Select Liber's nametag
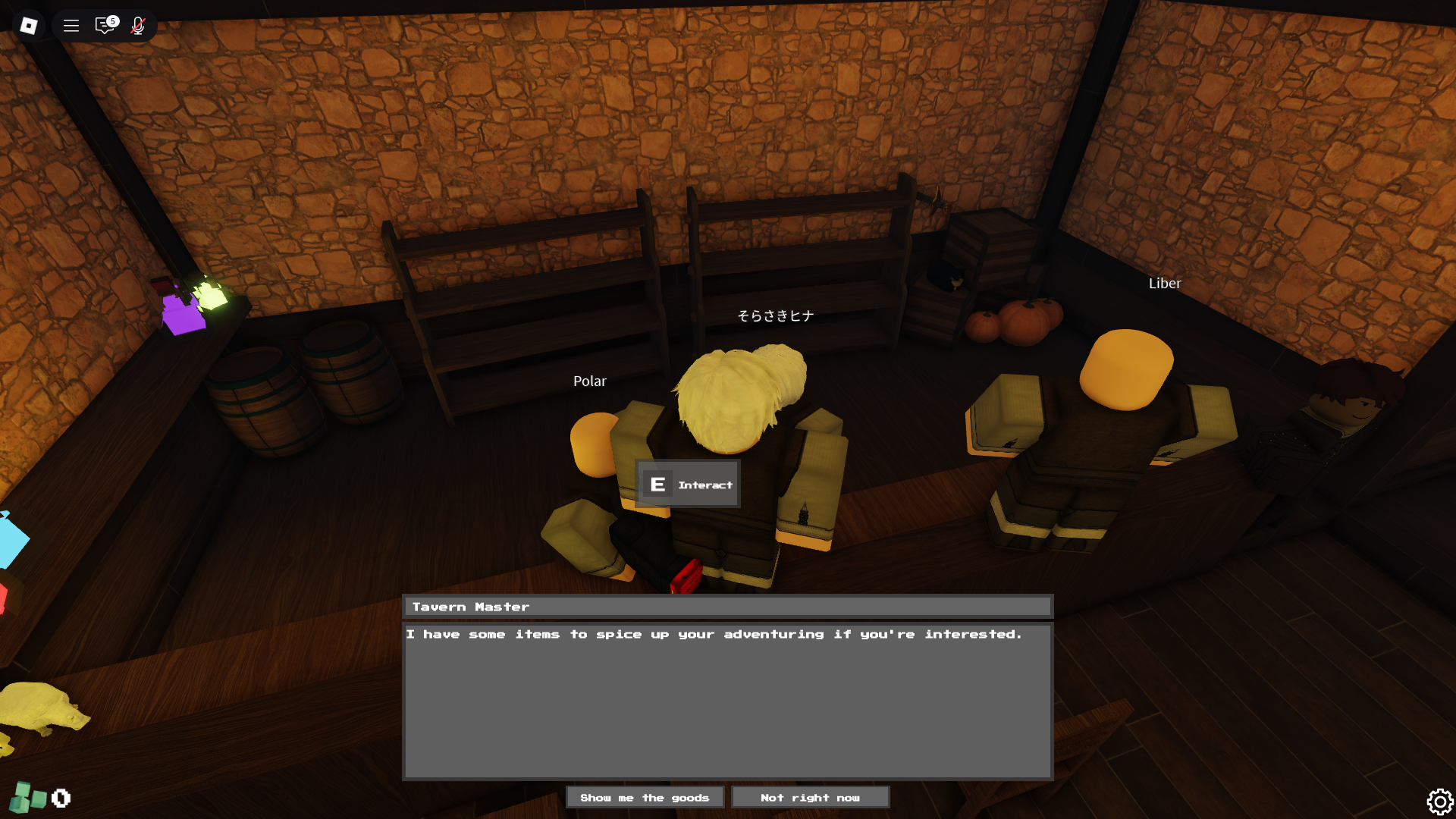The width and height of the screenshot is (1456, 819). pos(1165,283)
